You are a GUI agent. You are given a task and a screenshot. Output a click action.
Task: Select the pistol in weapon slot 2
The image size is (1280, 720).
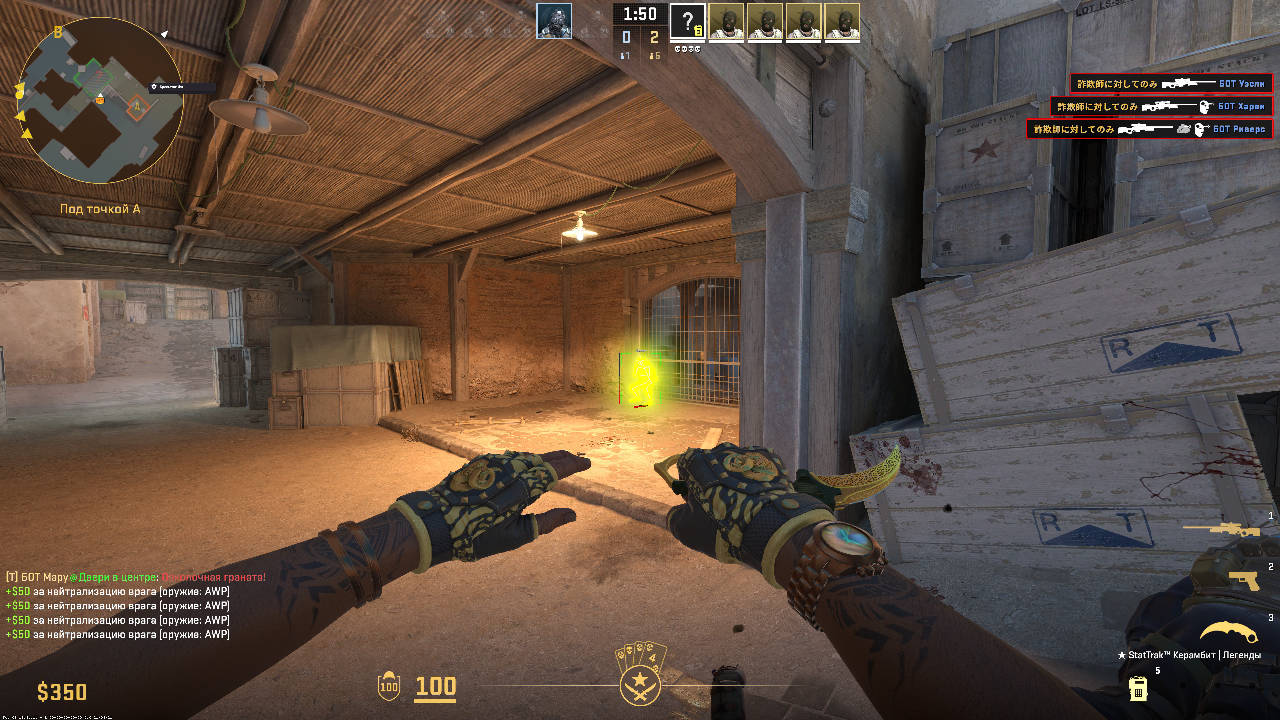click(1243, 581)
